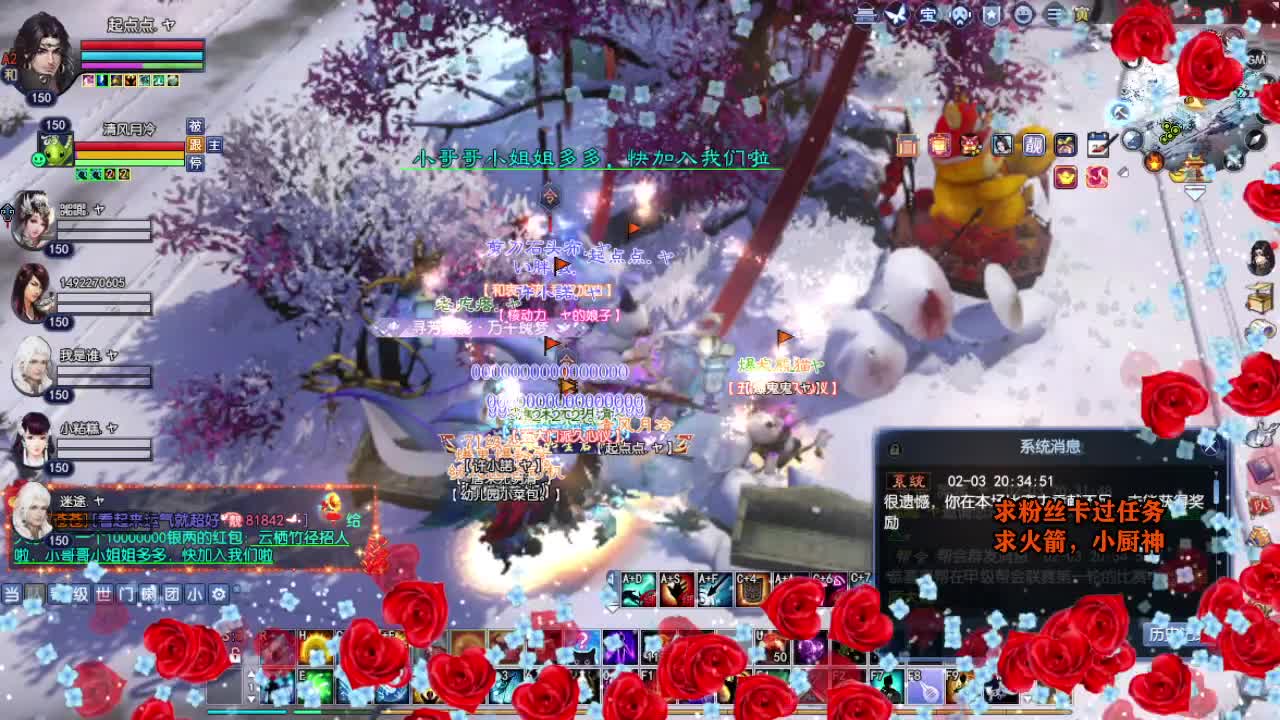This screenshot has height=720, width=1280.
Task: Click the up arrow on the action bar page selector
Action: (x=251, y=674)
